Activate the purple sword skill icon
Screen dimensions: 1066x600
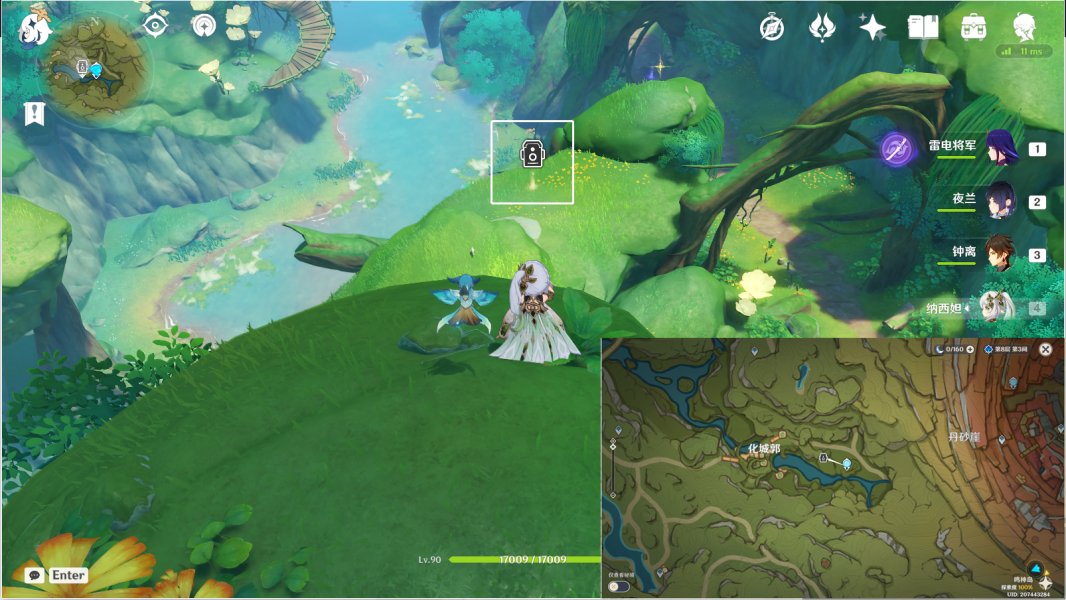897,150
